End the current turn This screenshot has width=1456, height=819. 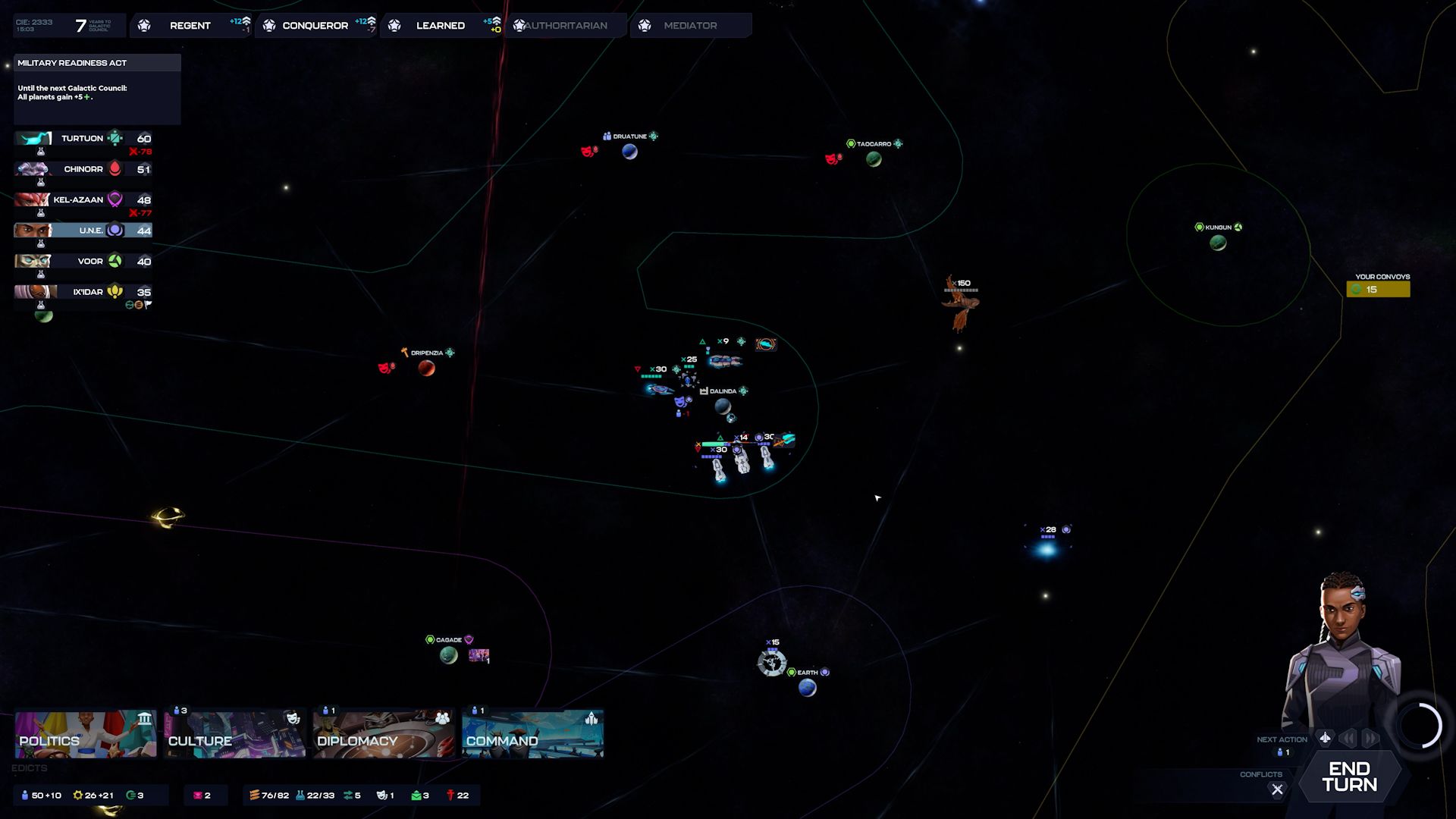[1349, 777]
